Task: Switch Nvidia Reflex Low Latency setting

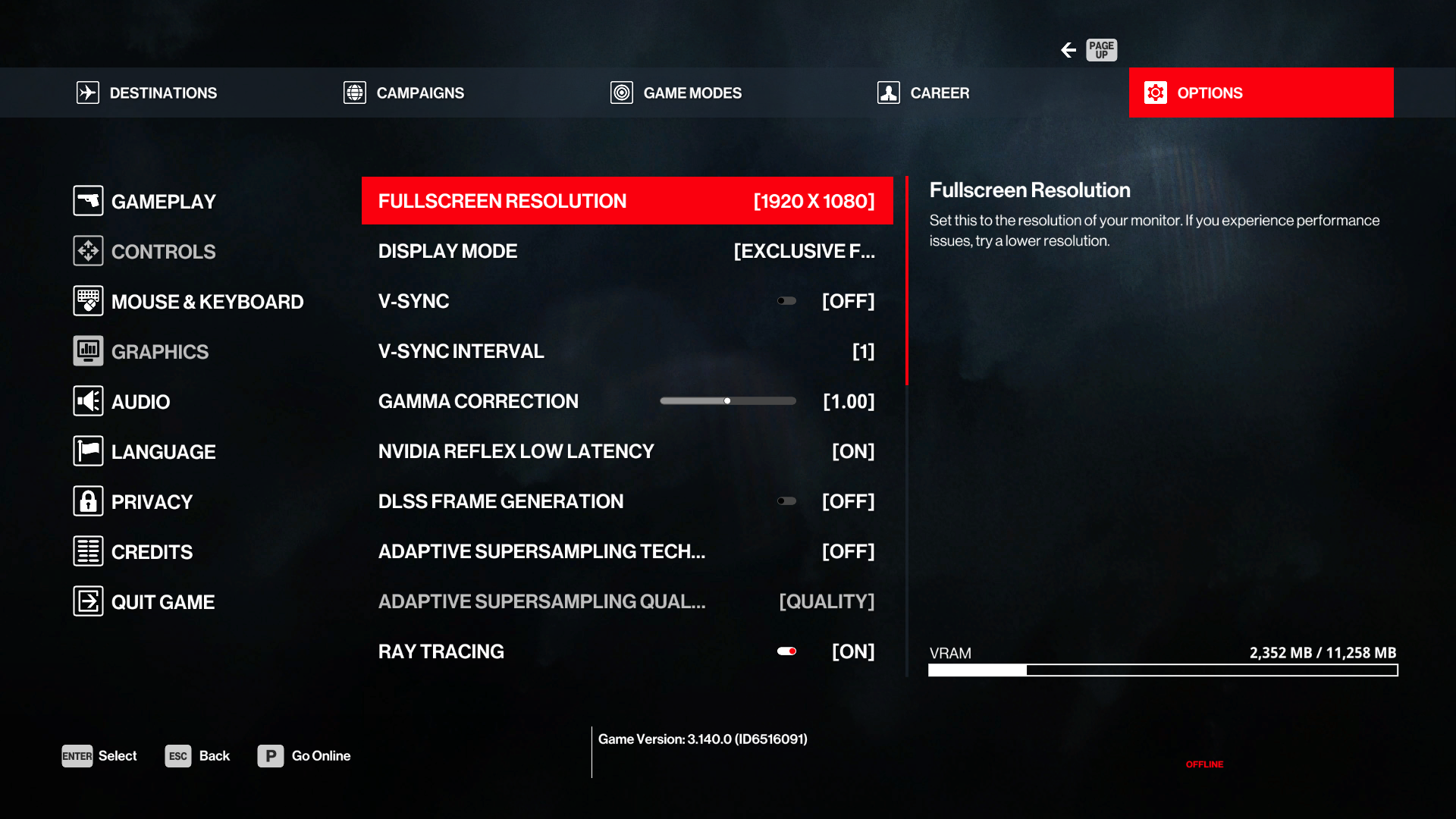Action: (x=626, y=451)
